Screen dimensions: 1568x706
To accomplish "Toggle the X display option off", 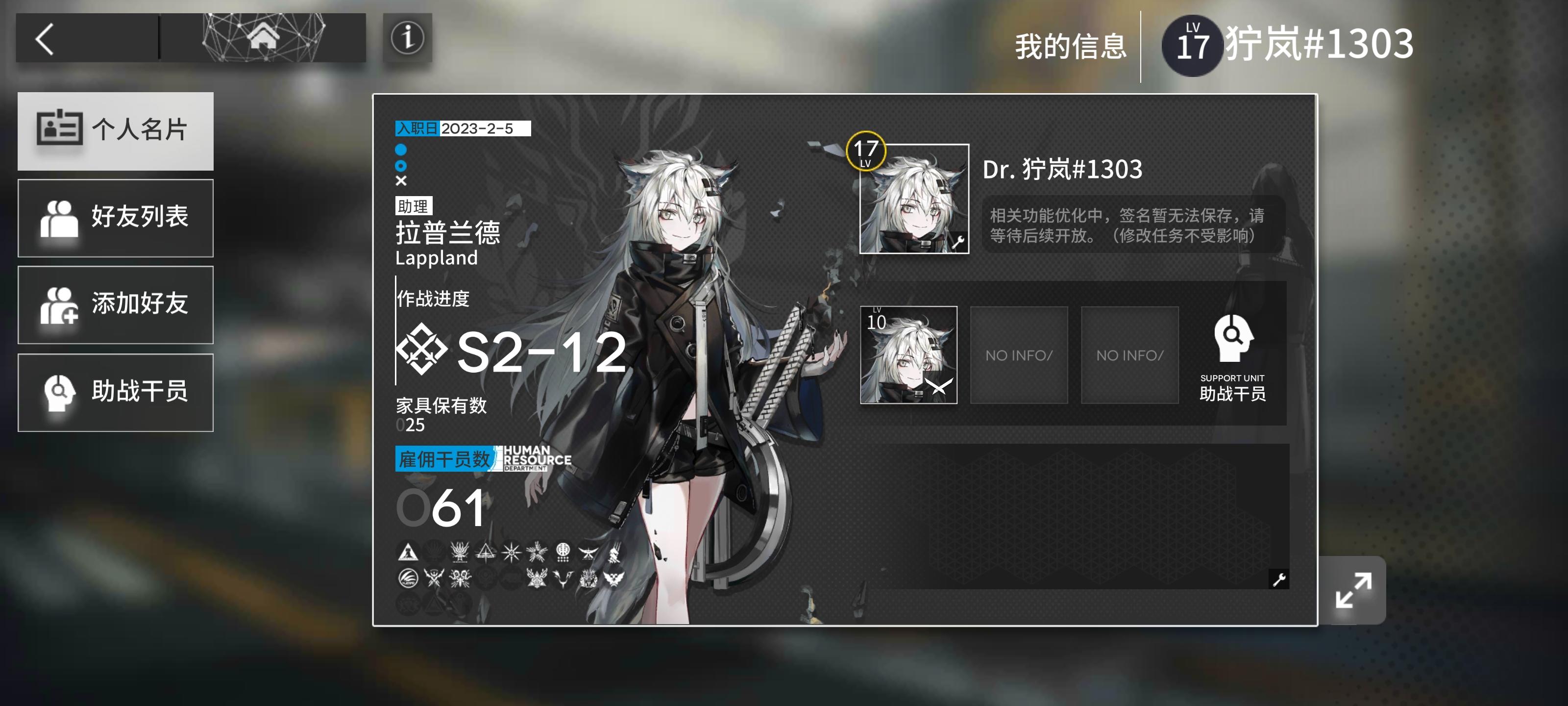I will (x=401, y=180).
